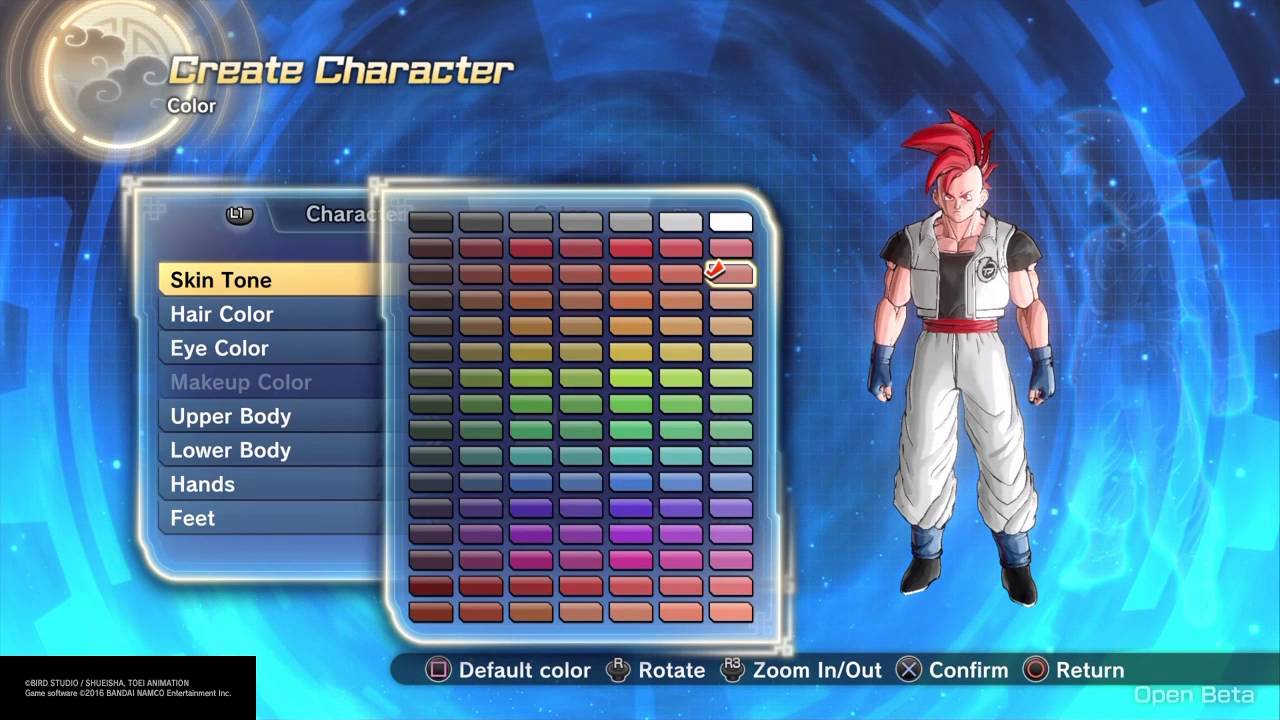
Task: Click the R-stick Rotate icon
Action: (619, 670)
